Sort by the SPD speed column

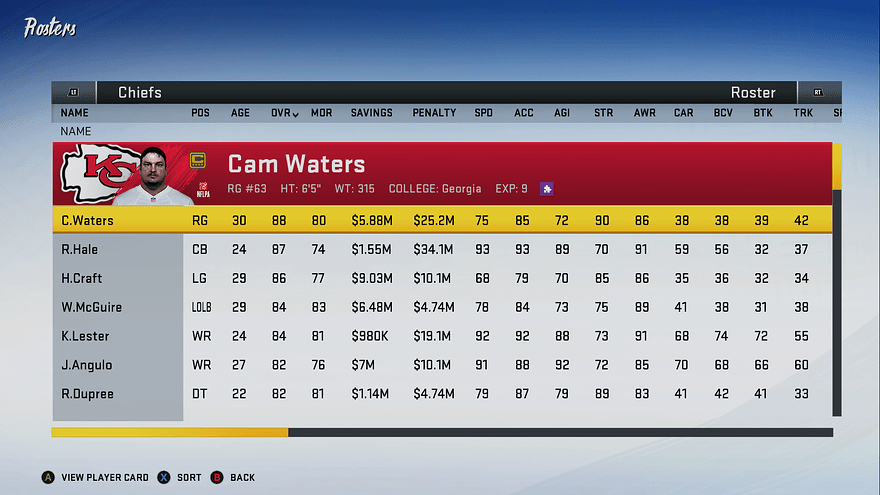click(483, 113)
